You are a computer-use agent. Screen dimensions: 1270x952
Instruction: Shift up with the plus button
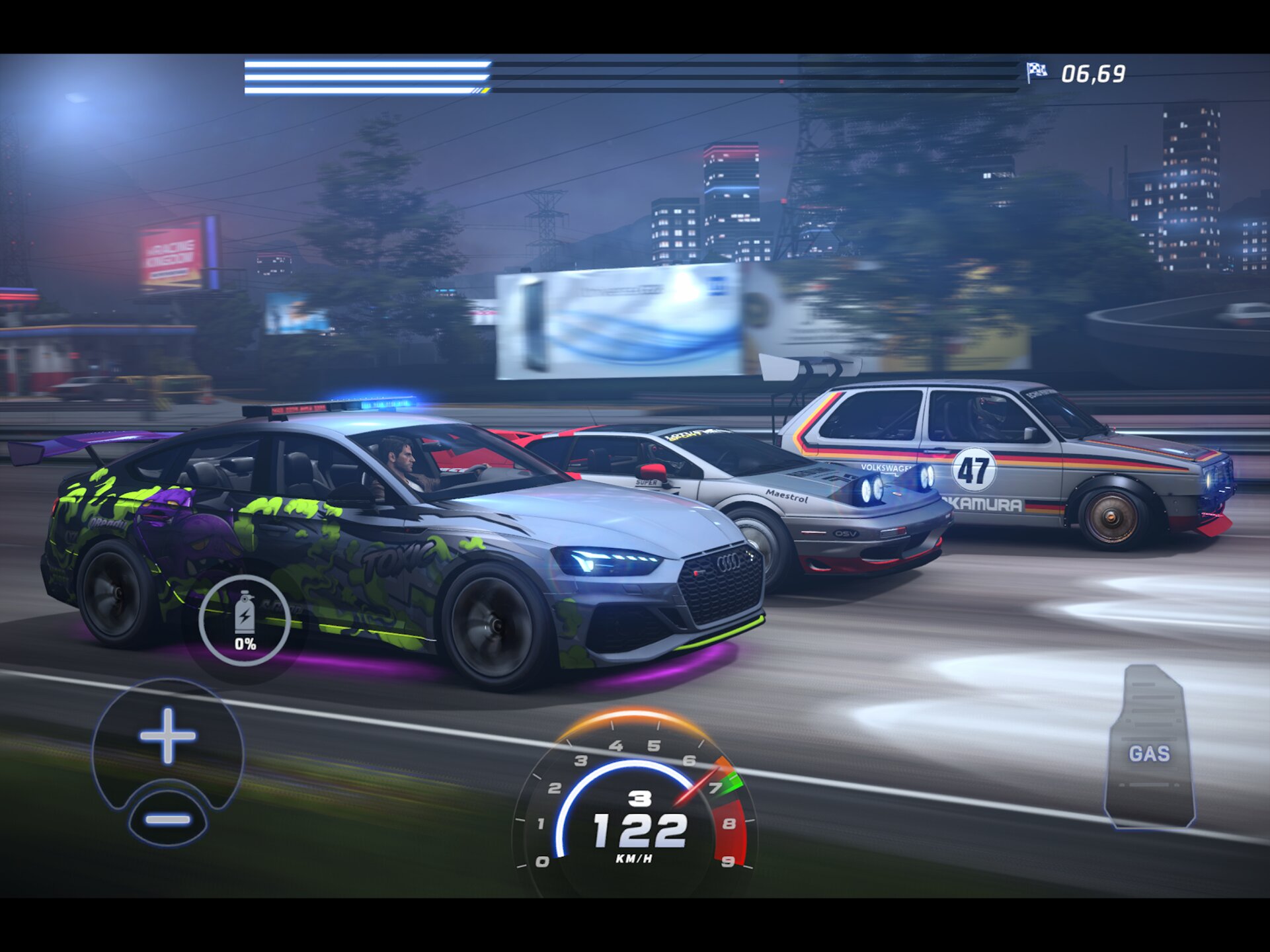point(167,735)
